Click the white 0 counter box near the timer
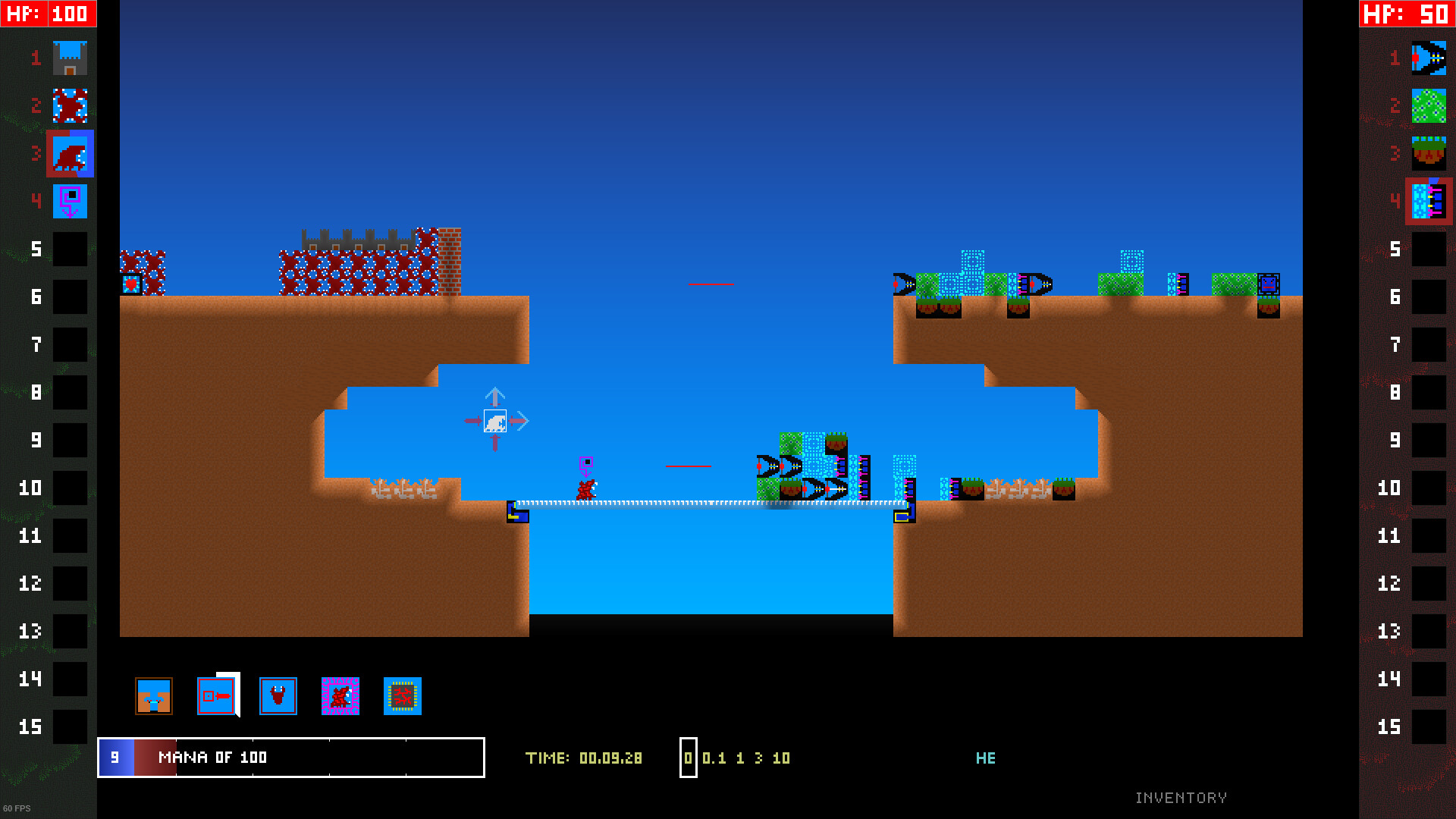 [x=689, y=758]
